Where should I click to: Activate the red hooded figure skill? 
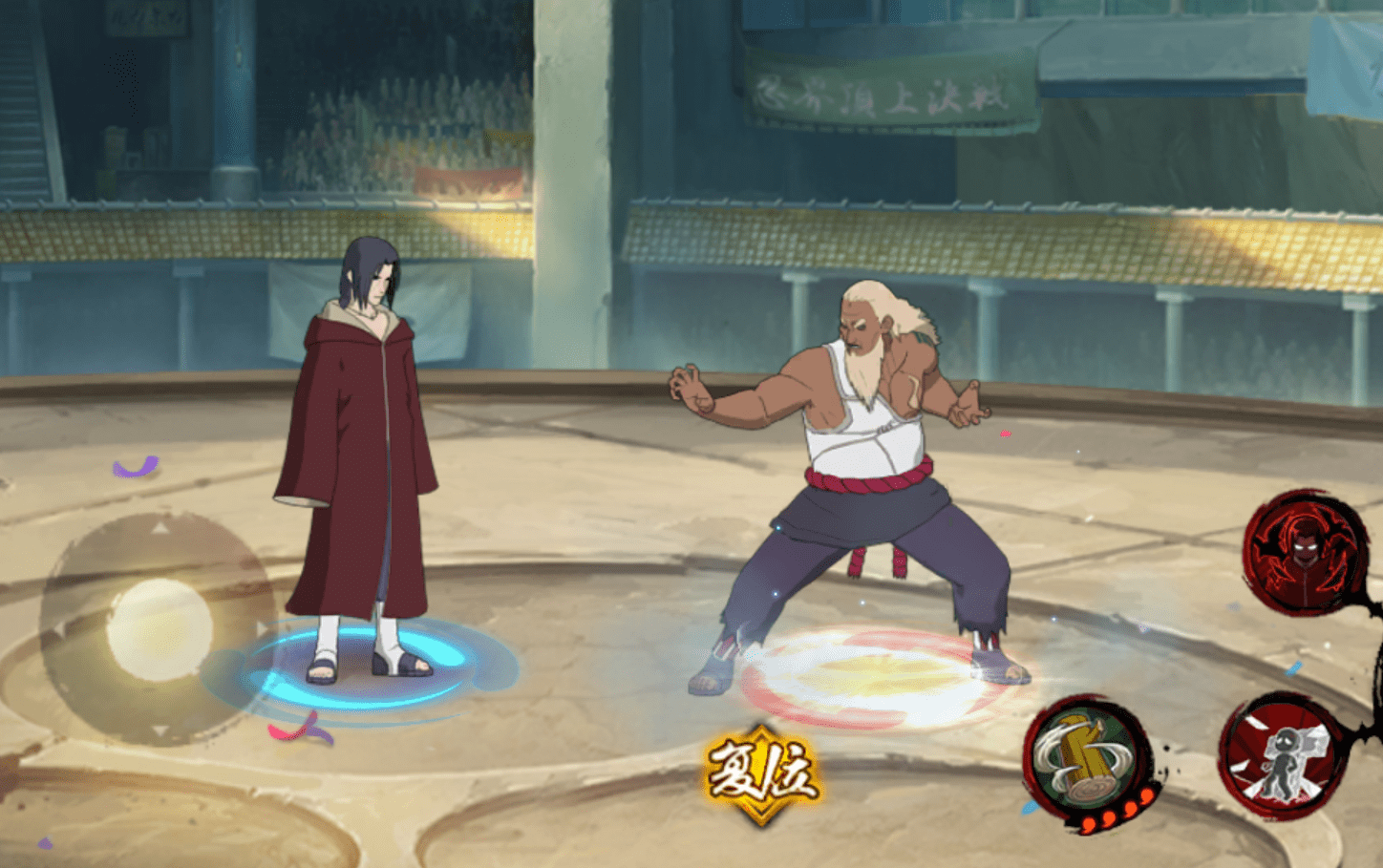pyautogui.click(x=1305, y=552)
